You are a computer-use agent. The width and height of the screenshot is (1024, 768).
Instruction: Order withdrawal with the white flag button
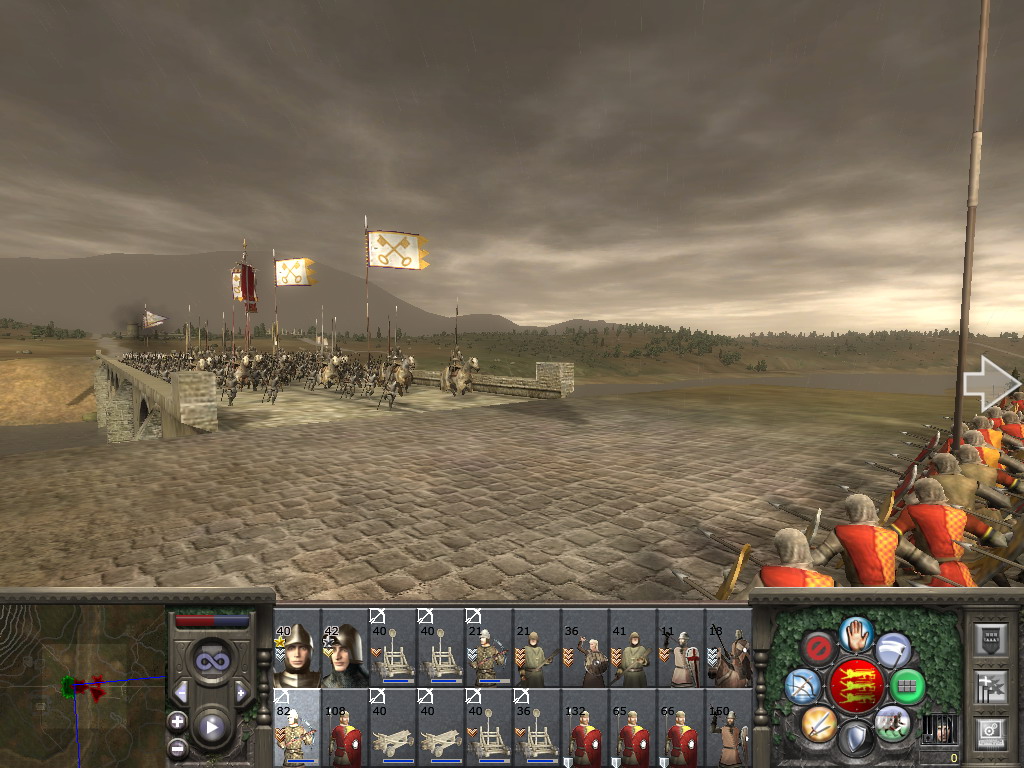(893, 650)
